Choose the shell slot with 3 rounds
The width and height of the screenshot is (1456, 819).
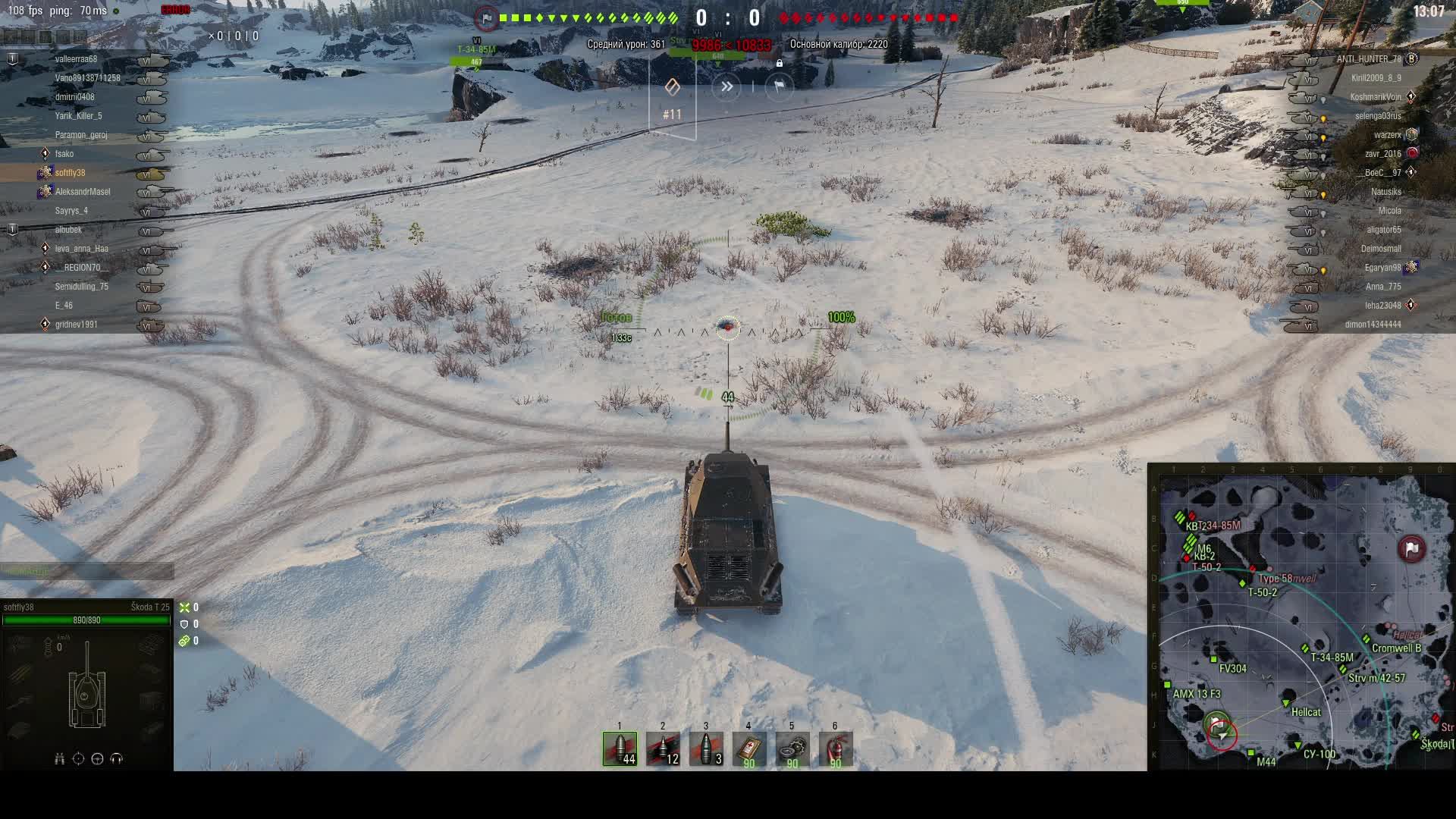coord(706,748)
